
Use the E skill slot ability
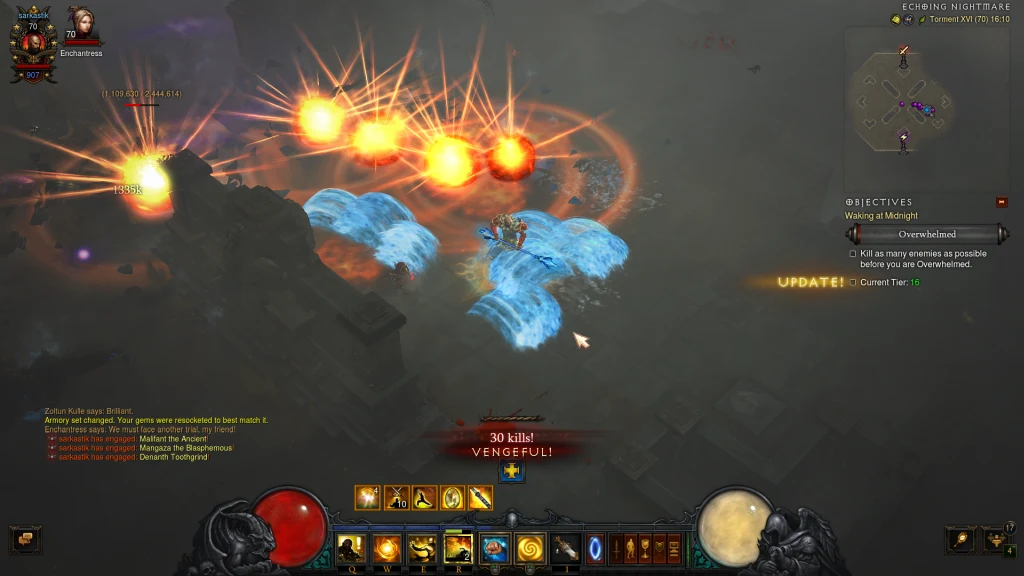[423, 548]
